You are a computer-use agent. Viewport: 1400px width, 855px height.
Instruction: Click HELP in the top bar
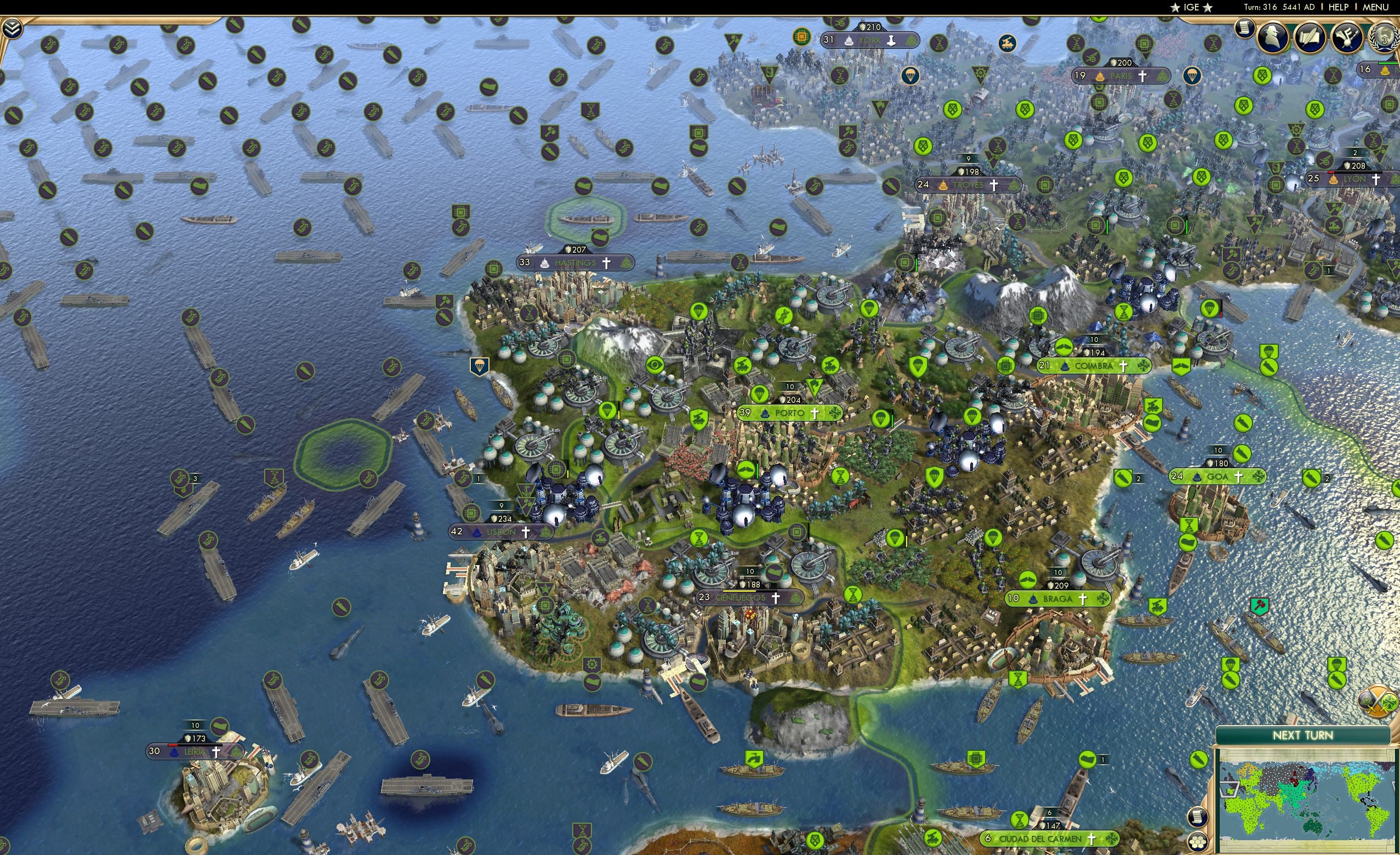tap(1339, 7)
